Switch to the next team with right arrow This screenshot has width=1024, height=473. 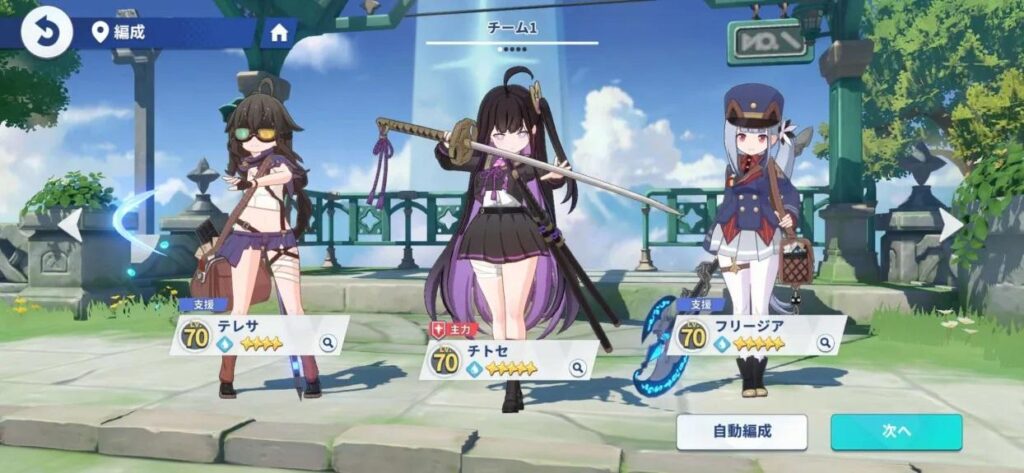click(x=951, y=224)
